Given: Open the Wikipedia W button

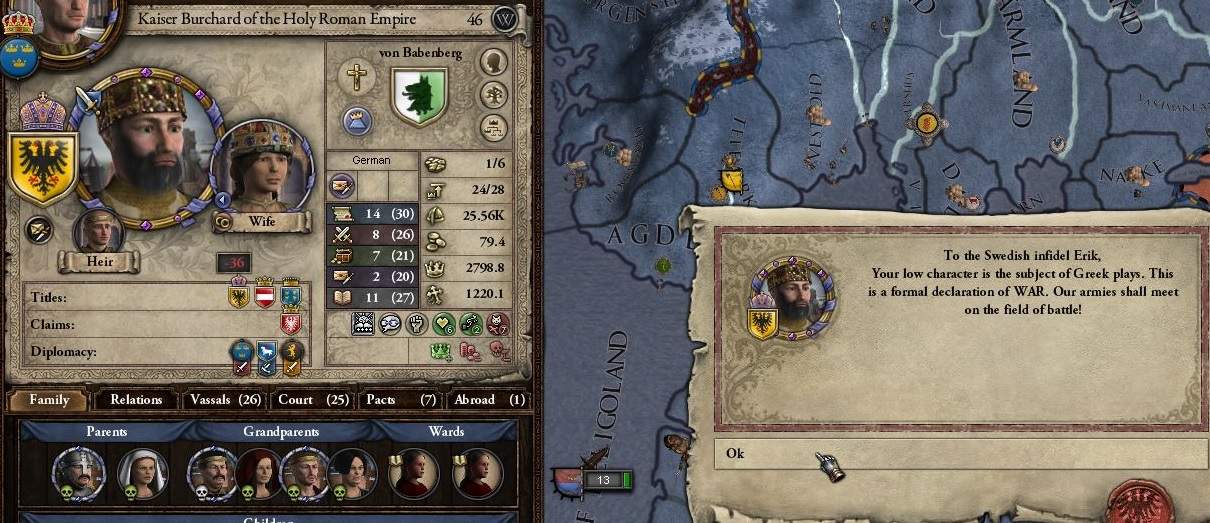Looking at the screenshot, I should click(506, 19).
